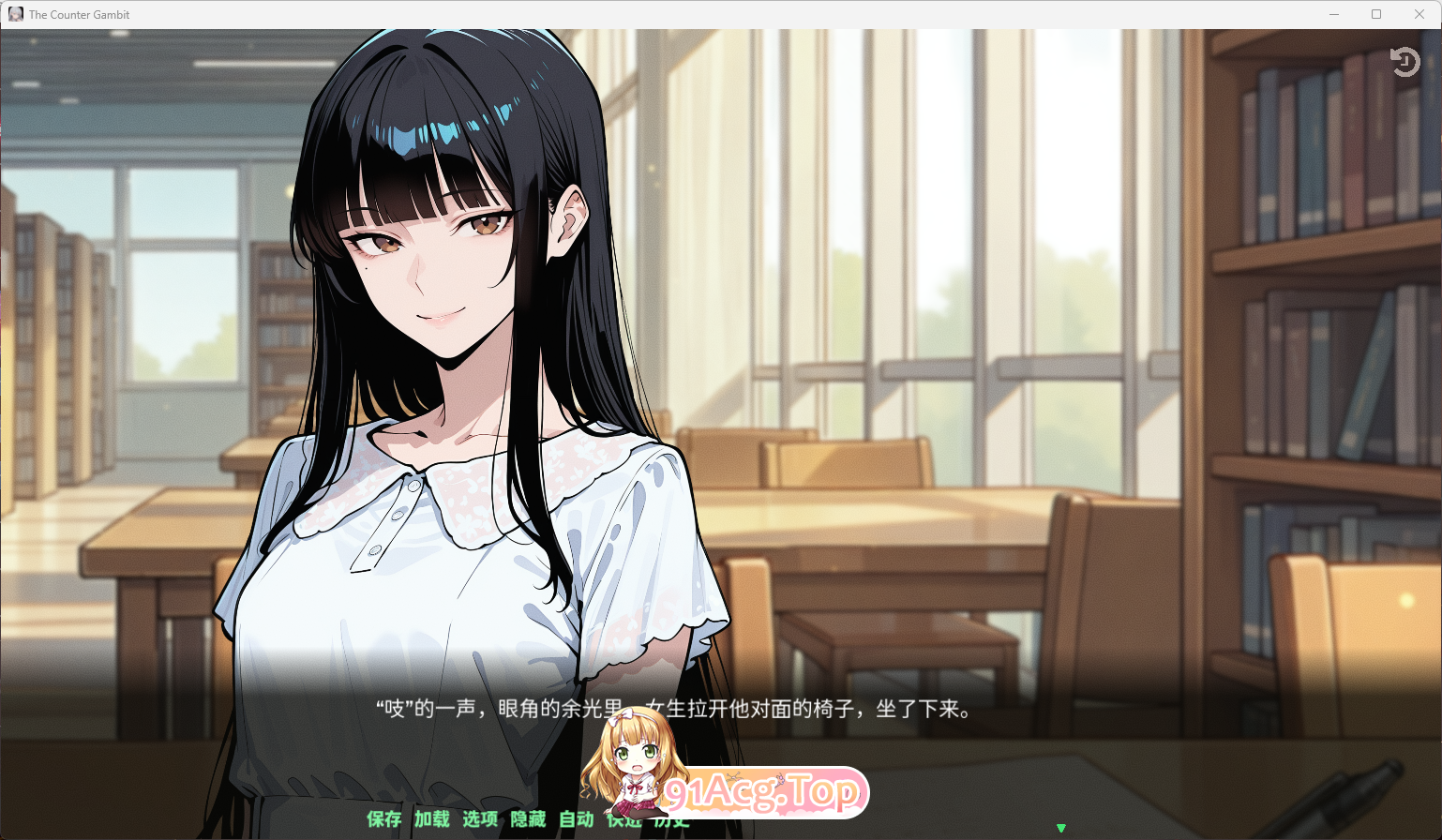Open the 选项 options menu
1442x840 pixels.
(x=480, y=819)
